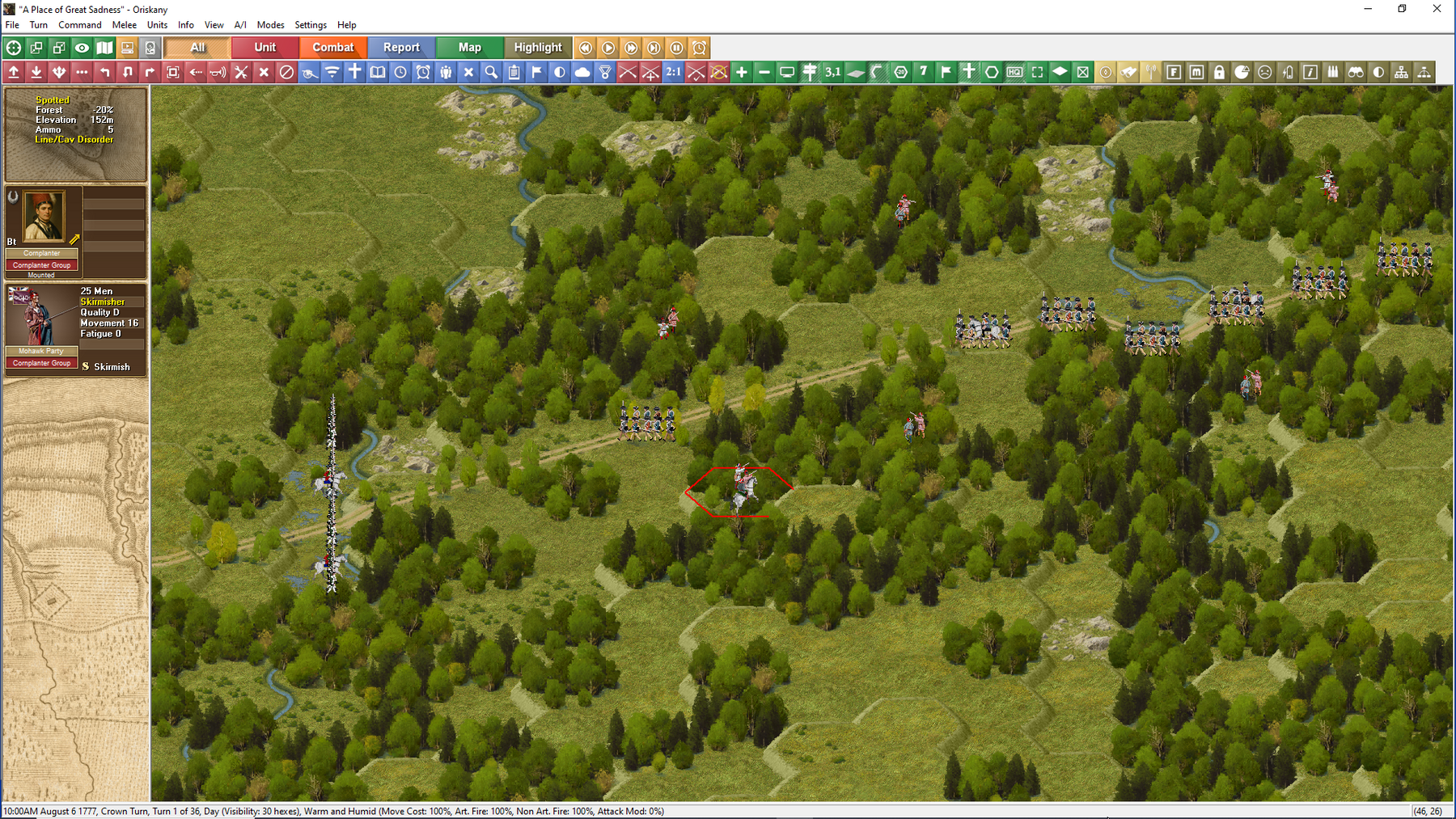Show the Report toolbar tab

pos(401,48)
